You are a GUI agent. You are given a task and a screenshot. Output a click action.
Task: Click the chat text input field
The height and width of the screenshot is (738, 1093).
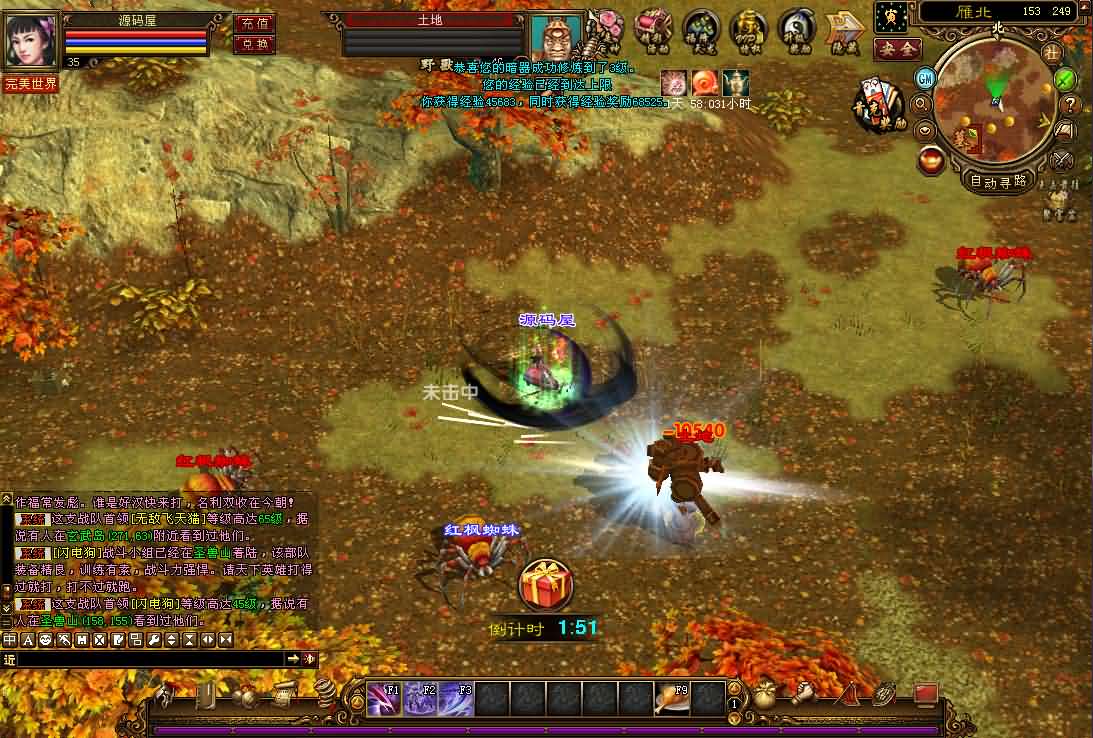[150, 659]
